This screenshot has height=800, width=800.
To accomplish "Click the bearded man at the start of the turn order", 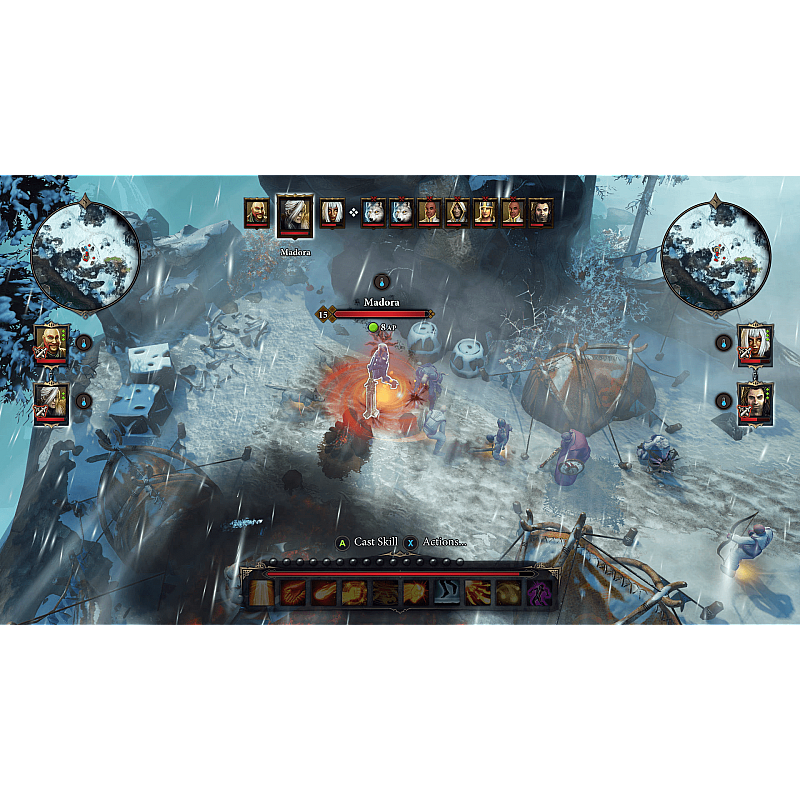I will pos(257,212).
